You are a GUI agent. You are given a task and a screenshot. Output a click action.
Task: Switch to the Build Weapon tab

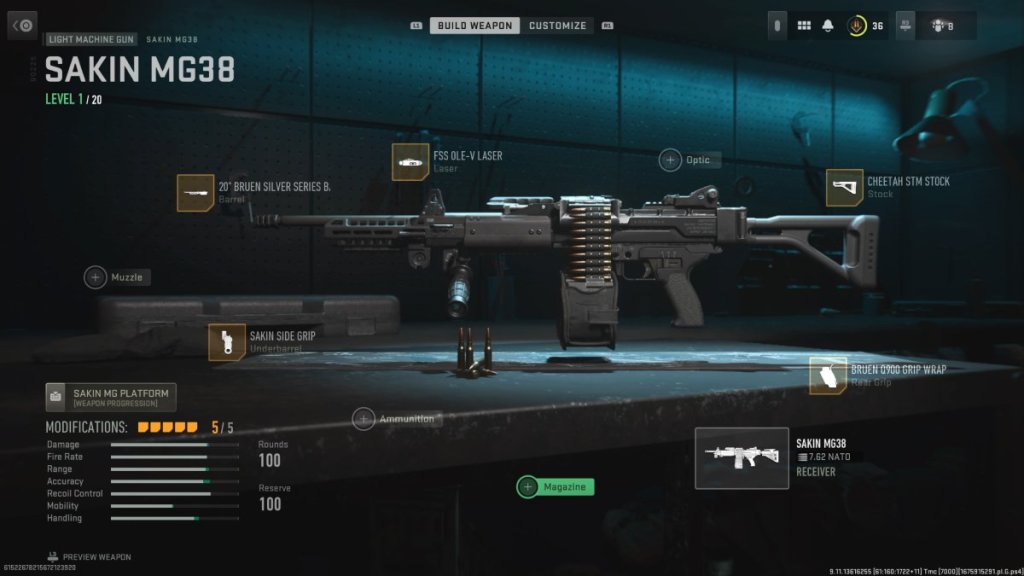475,25
